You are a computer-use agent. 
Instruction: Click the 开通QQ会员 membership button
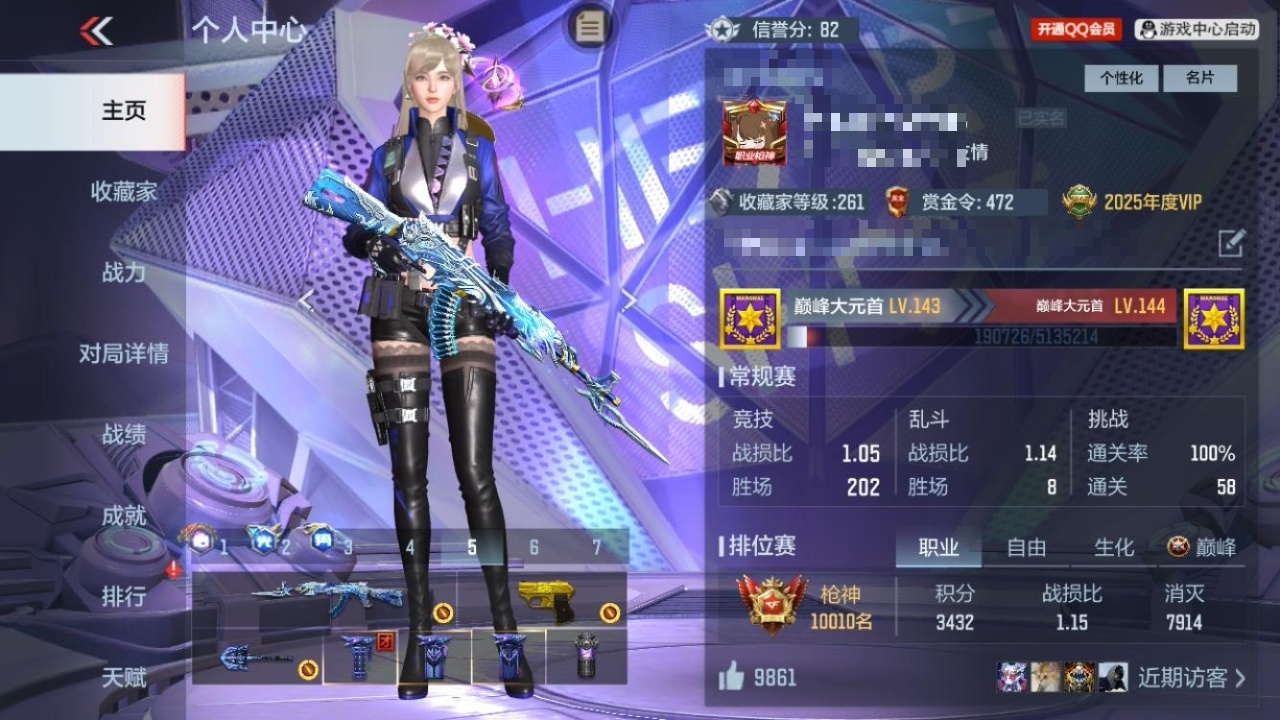(1076, 30)
